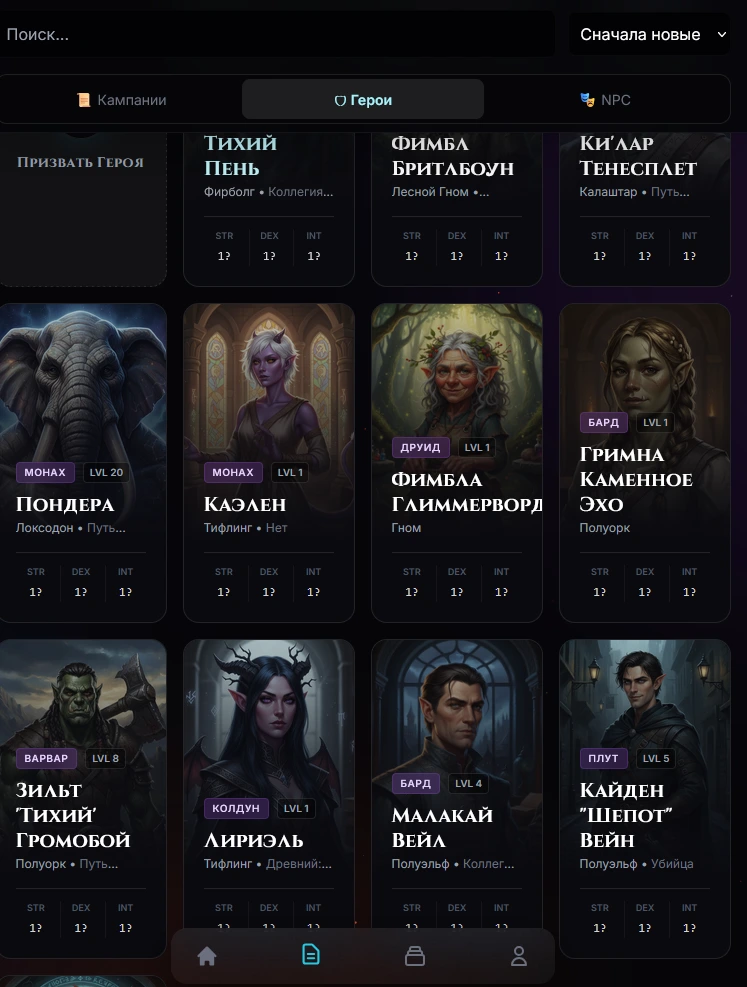Image resolution: width=747 pixels, height=987 pixels.
Task: Switch to the NPC tab
Action: (x=605, y=100)
